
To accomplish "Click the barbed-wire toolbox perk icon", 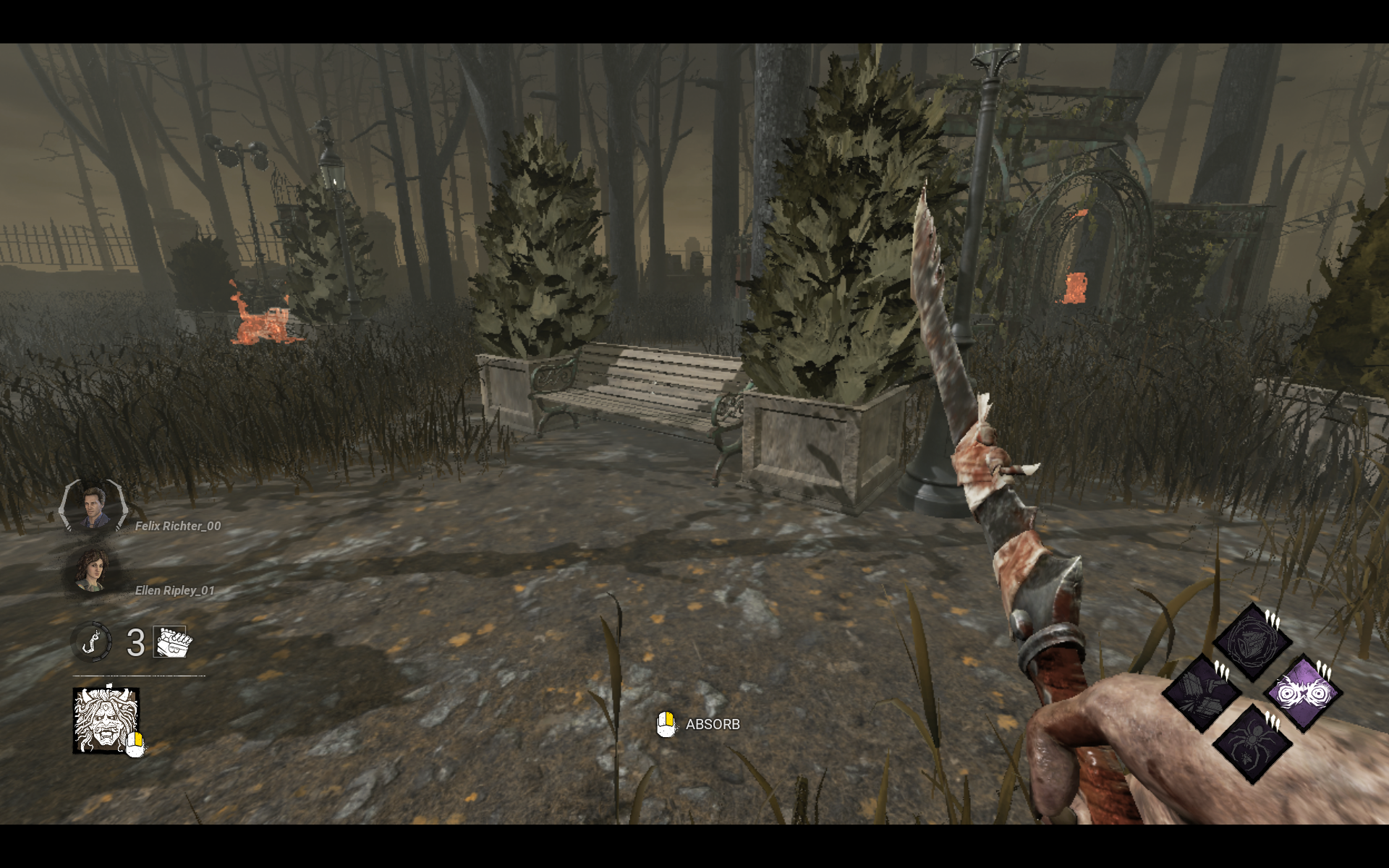I will coord(1252,642).
